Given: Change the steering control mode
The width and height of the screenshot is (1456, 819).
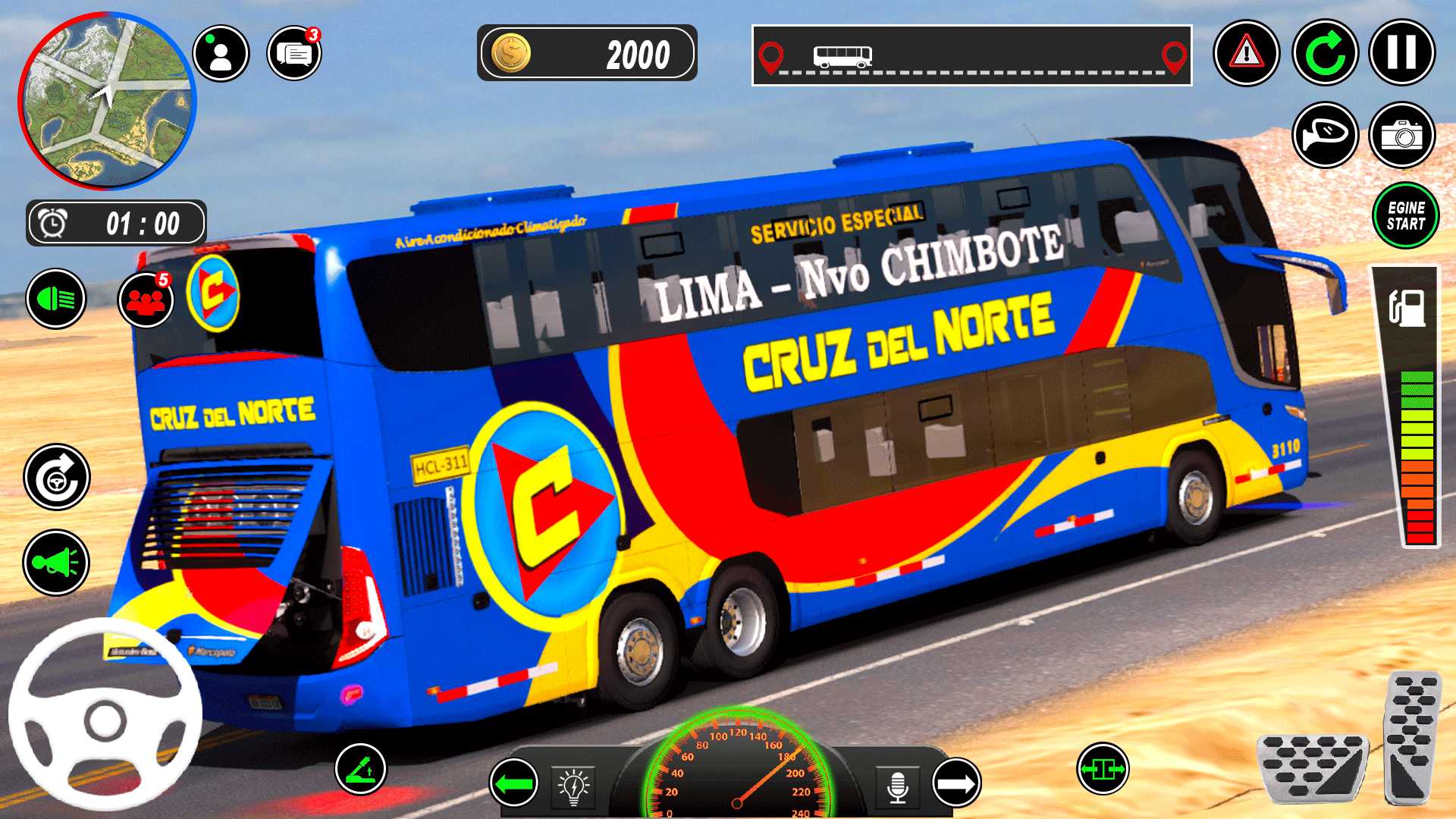Looking at the screenshot, I should pyautogui.click(x=57, y=478).
